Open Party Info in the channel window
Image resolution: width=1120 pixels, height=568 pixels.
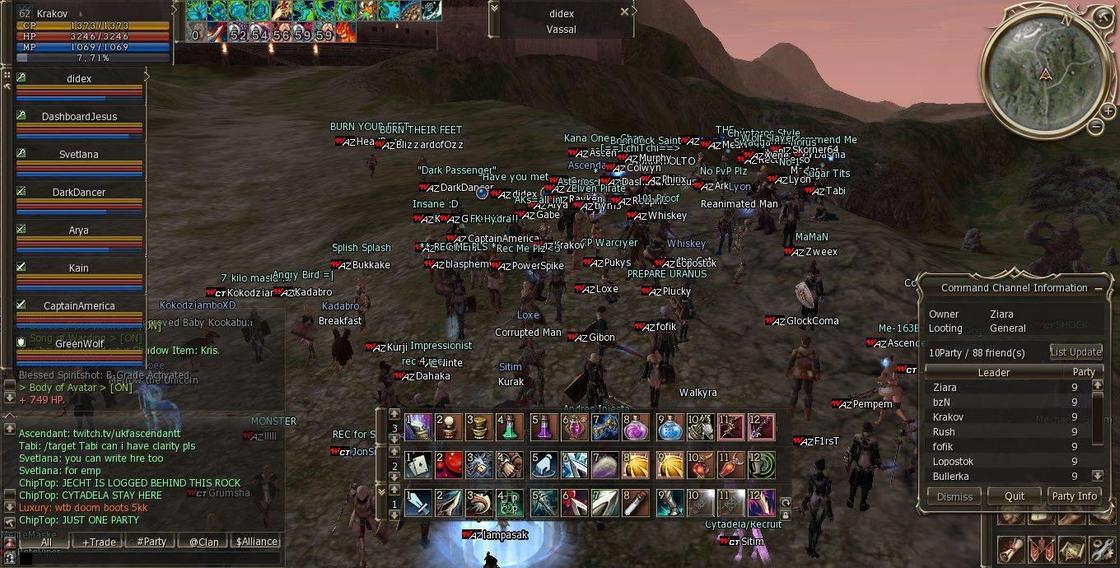click(1074, 496)
